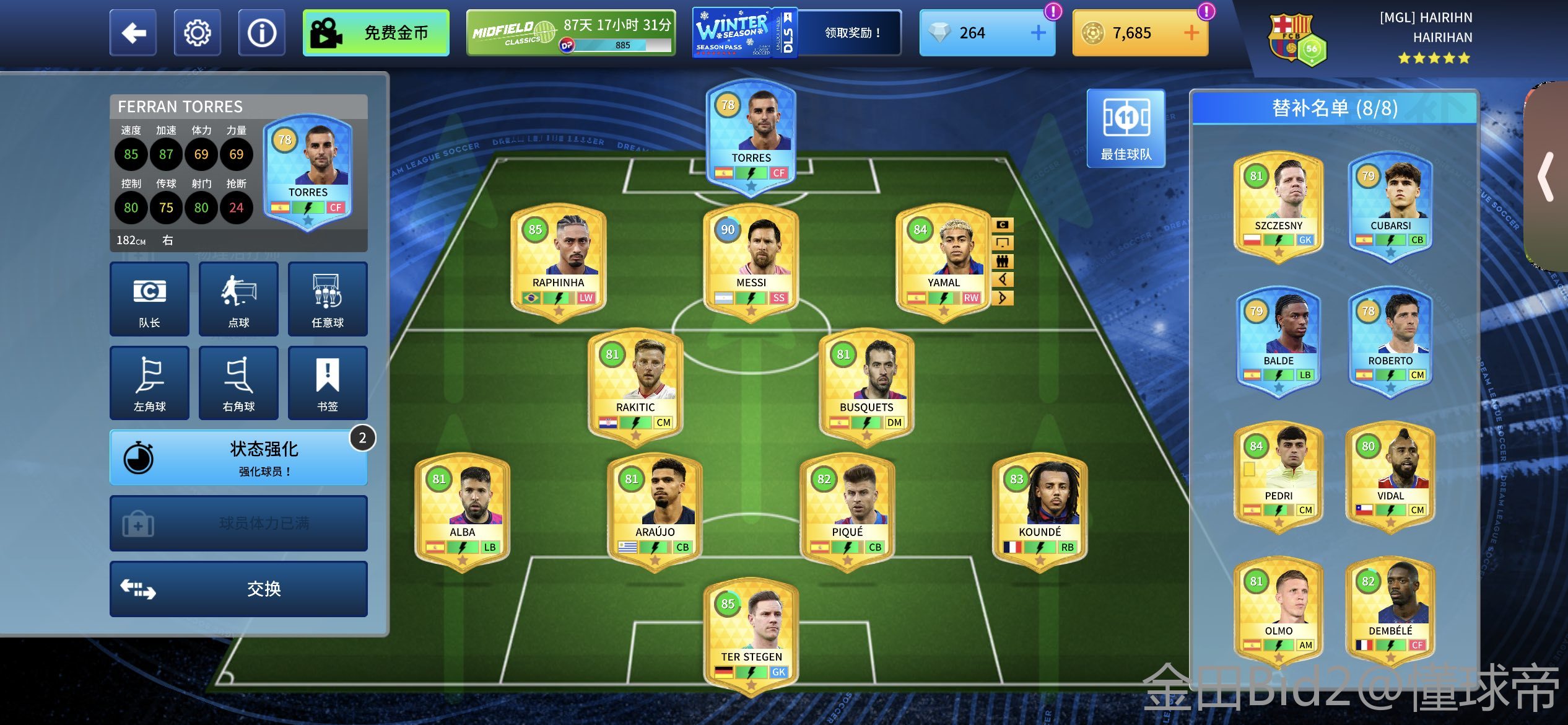Bookmark the player (书签)
This screenshot has width=1568, height=725.
[327, 383]
